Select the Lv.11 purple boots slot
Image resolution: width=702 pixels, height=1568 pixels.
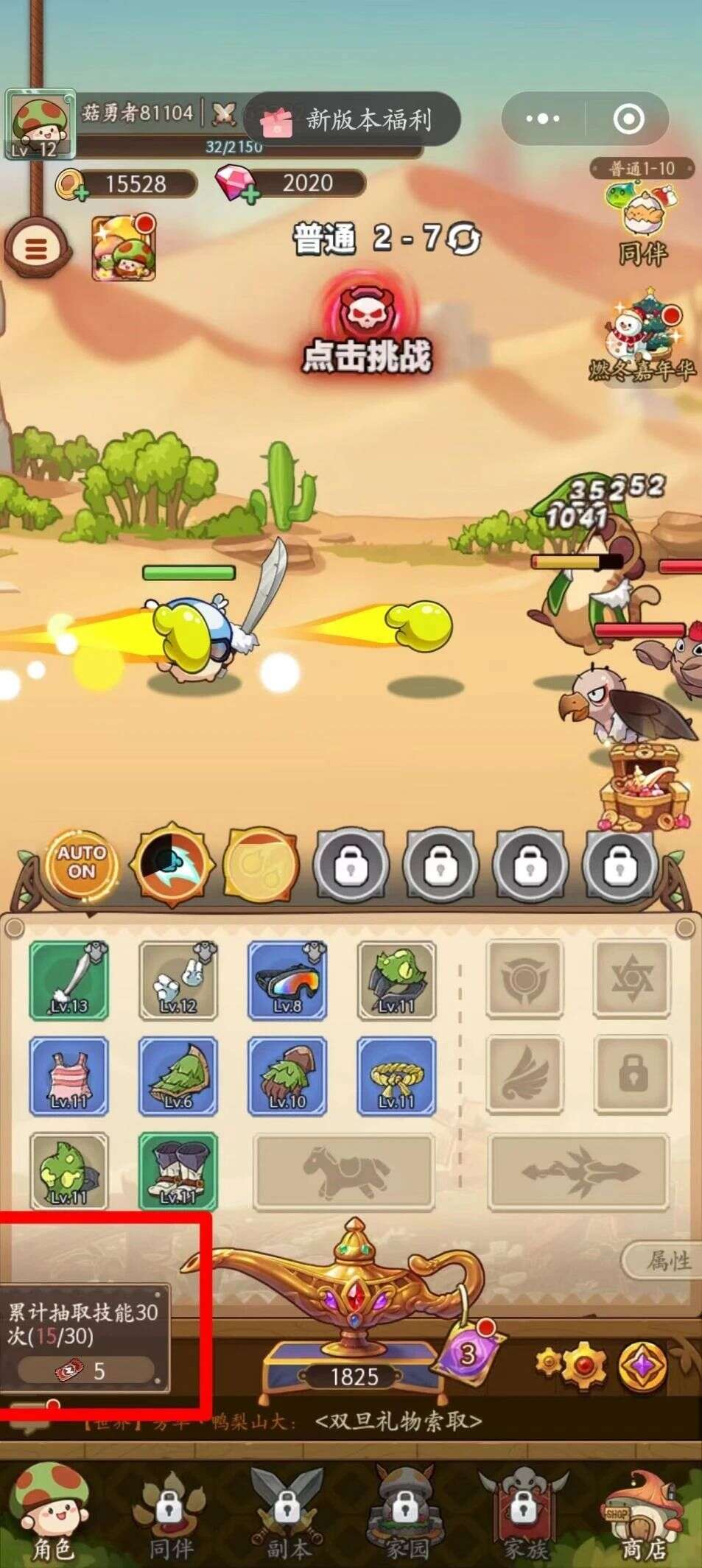coord(178,1171)
